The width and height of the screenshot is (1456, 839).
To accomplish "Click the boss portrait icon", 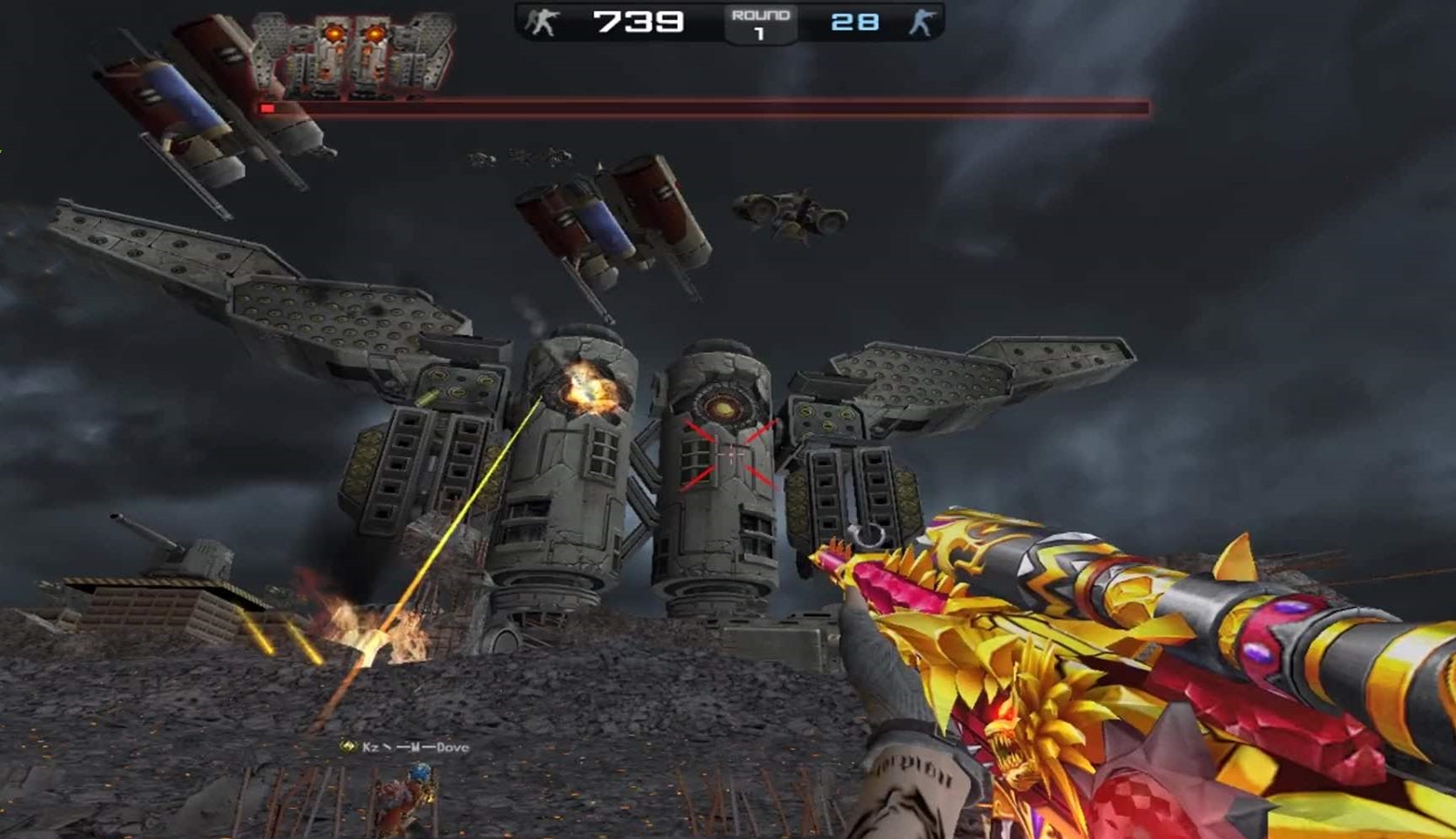I will tap(353, 53).
